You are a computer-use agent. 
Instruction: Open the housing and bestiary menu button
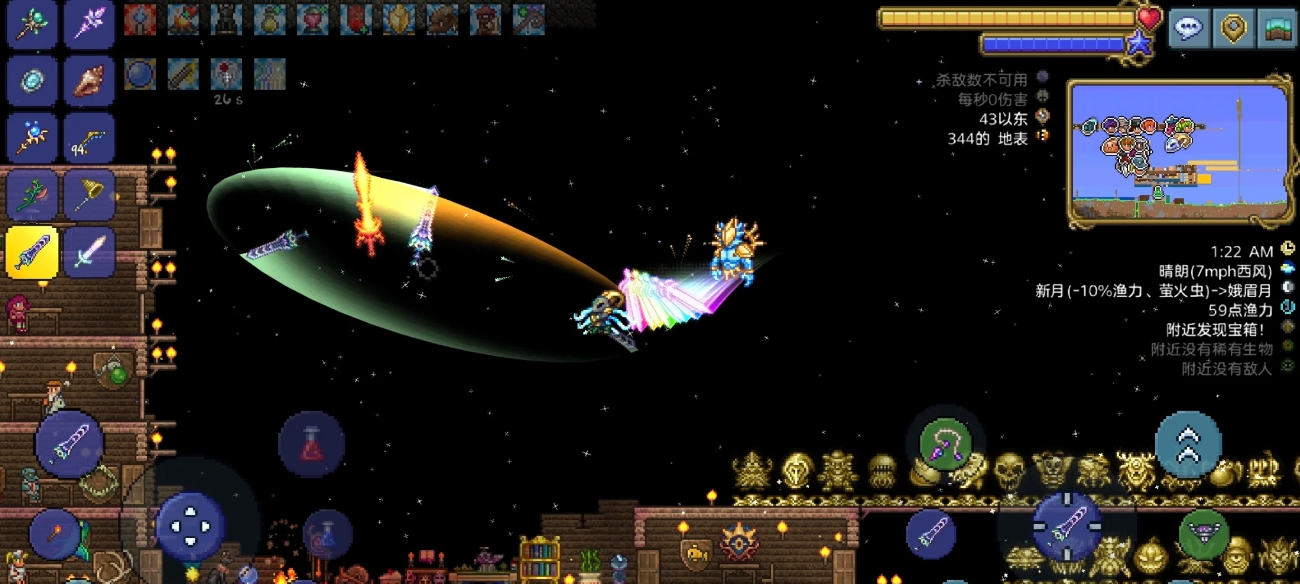pos(1277,28)
